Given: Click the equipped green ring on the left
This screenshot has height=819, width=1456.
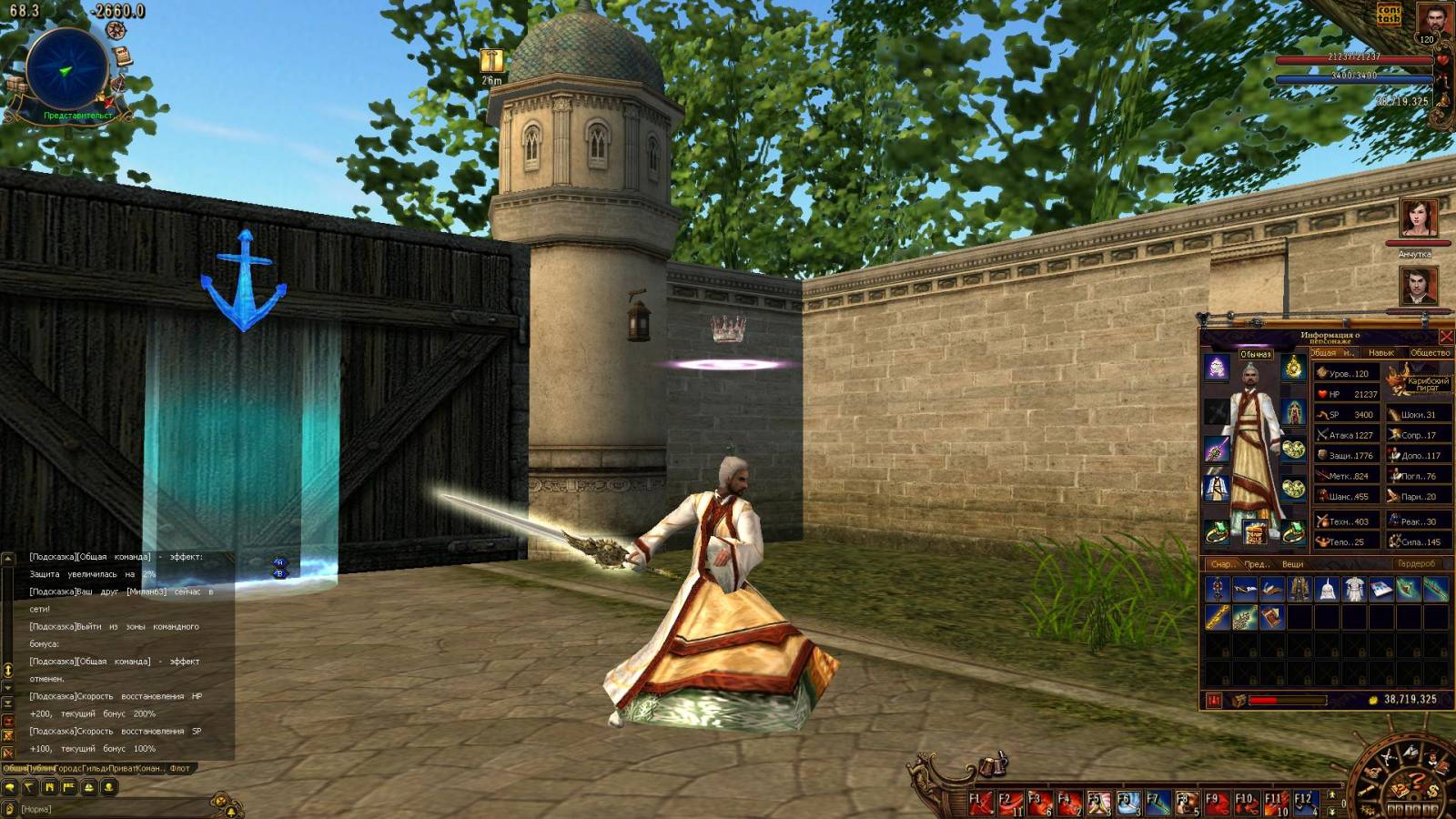Looking at the screenshot, I should (1217, 533).
